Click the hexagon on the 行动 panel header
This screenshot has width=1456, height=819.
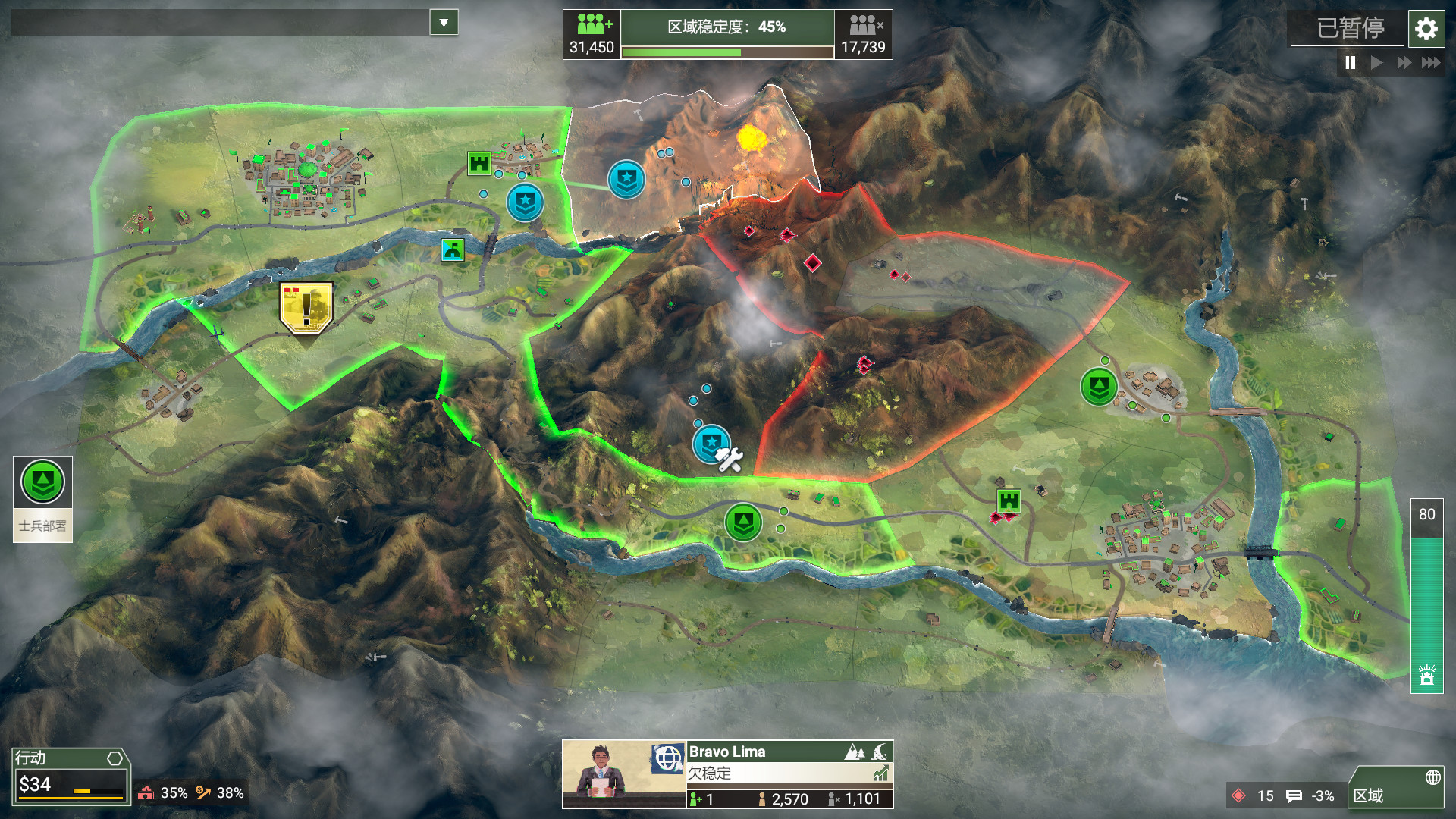(x=114, y=758)
